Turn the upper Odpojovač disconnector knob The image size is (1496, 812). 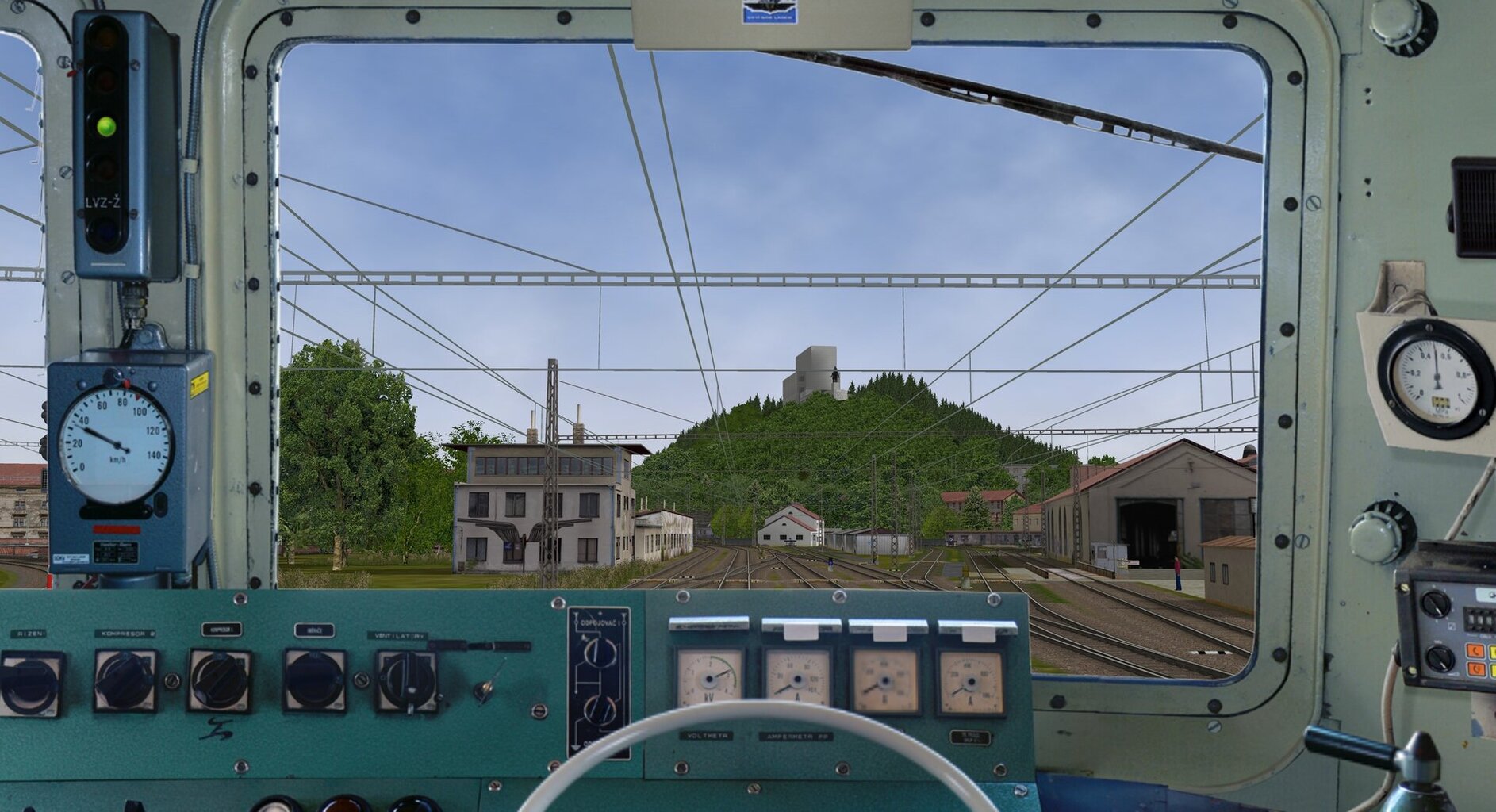tap(600, 652)
